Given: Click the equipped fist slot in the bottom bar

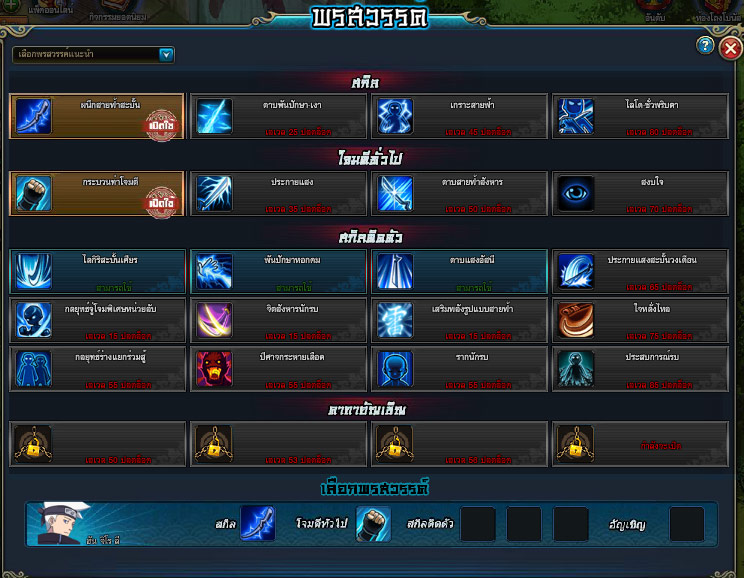Looking at the screenshot, I should [x=373, y=524].
